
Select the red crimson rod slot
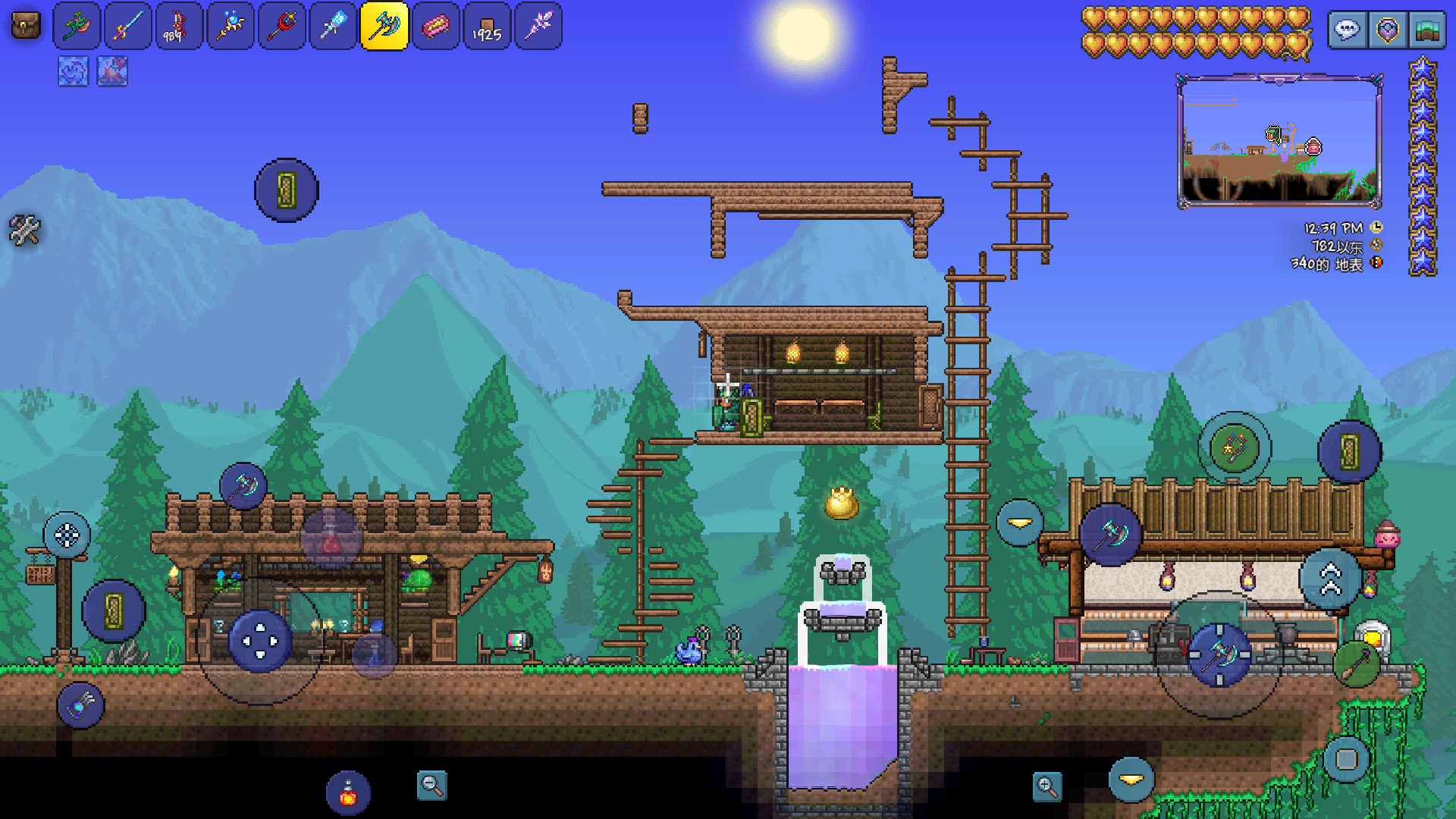click(x=281, y=27)
